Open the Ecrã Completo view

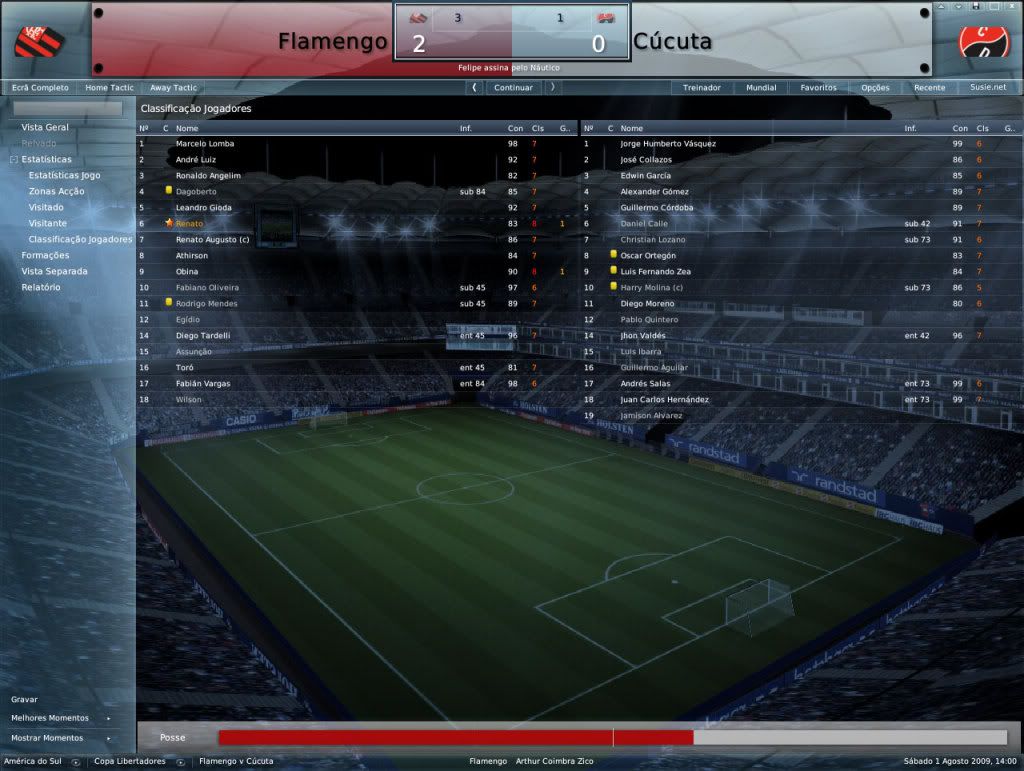(x=40, y=88)
